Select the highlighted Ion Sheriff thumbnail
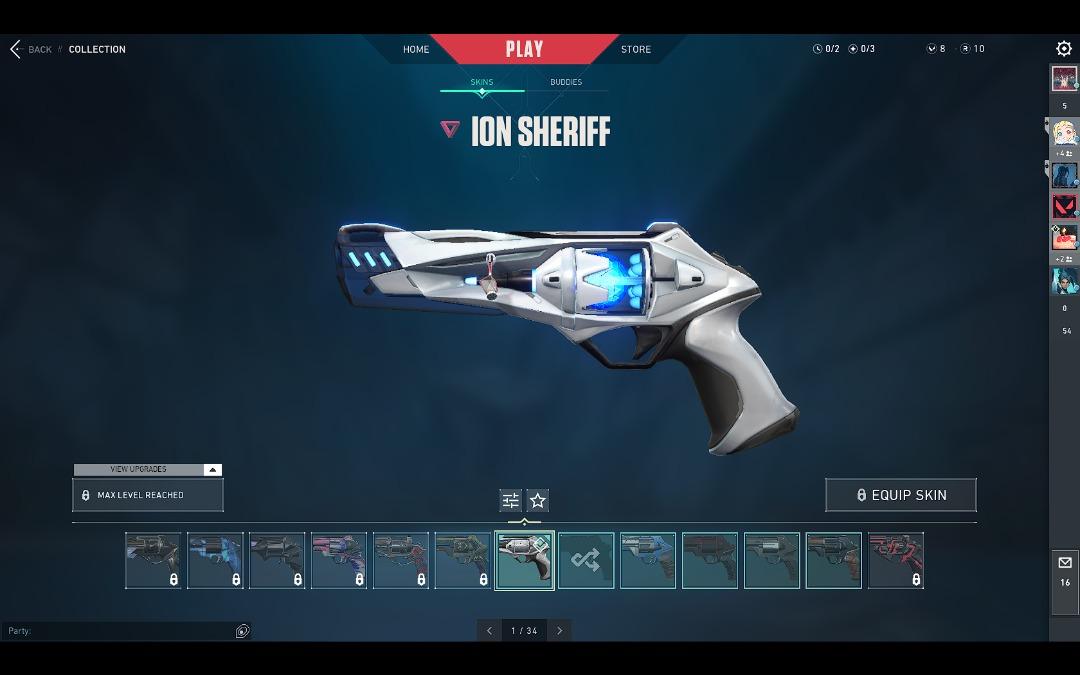The image size is (1080, 675). (524, 560)
